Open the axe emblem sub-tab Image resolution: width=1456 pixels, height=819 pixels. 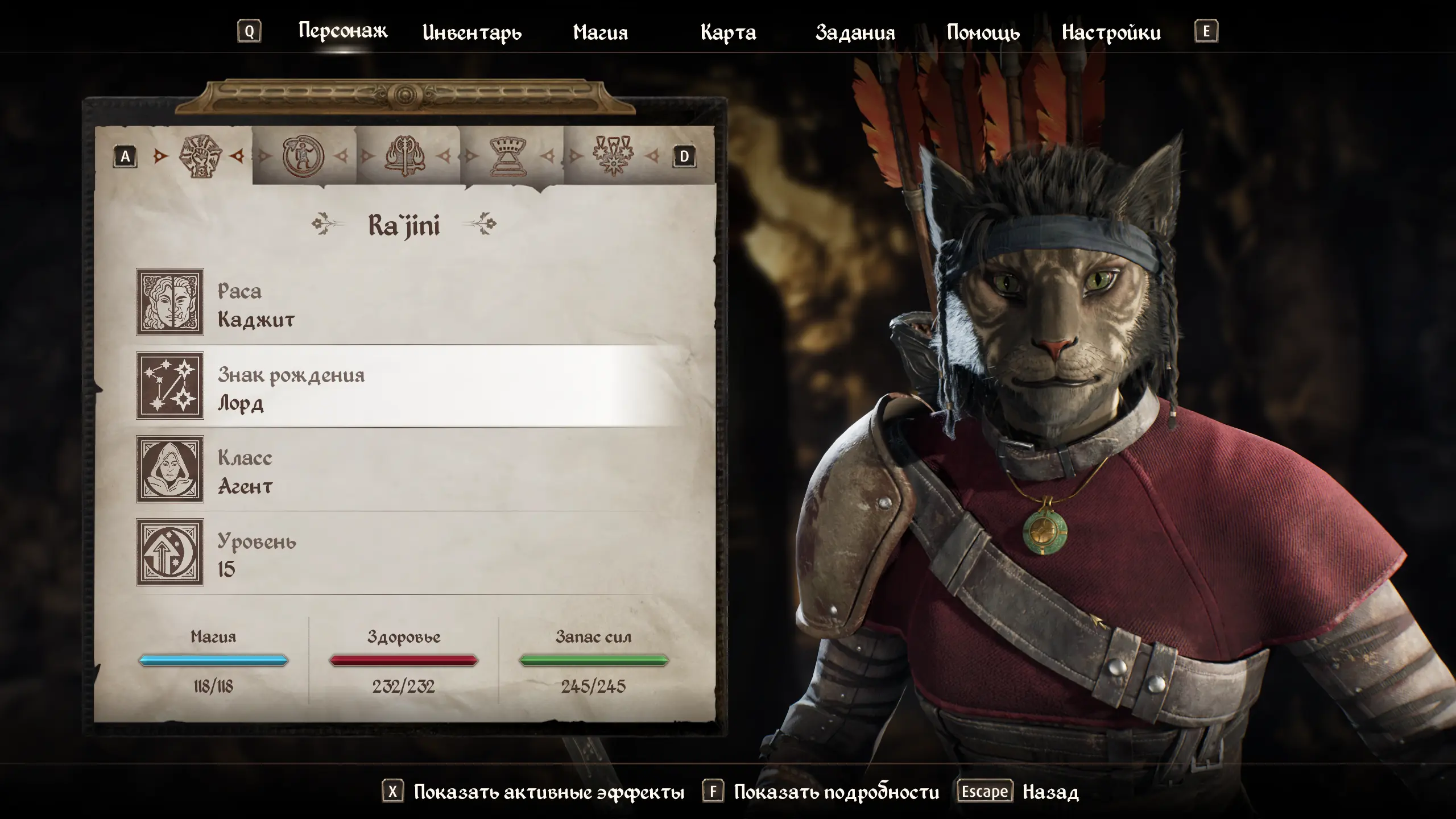(406, 156)
